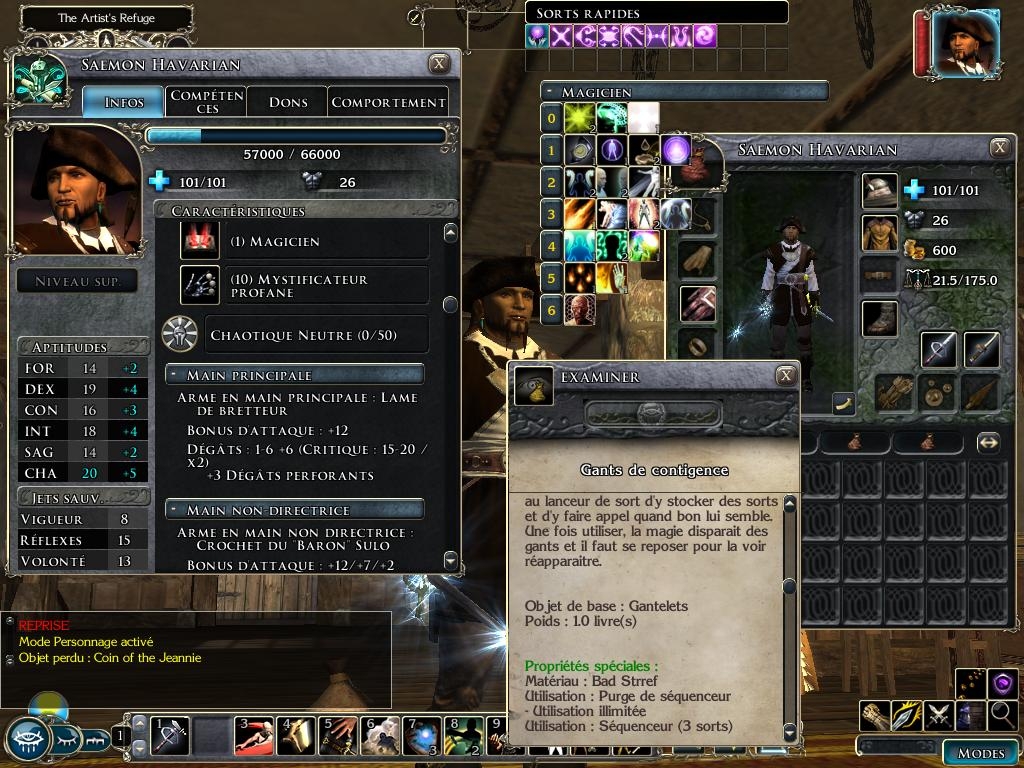The image size is (1024, 768).
Task: Close the Examiner window
Action: coord(787,375)
